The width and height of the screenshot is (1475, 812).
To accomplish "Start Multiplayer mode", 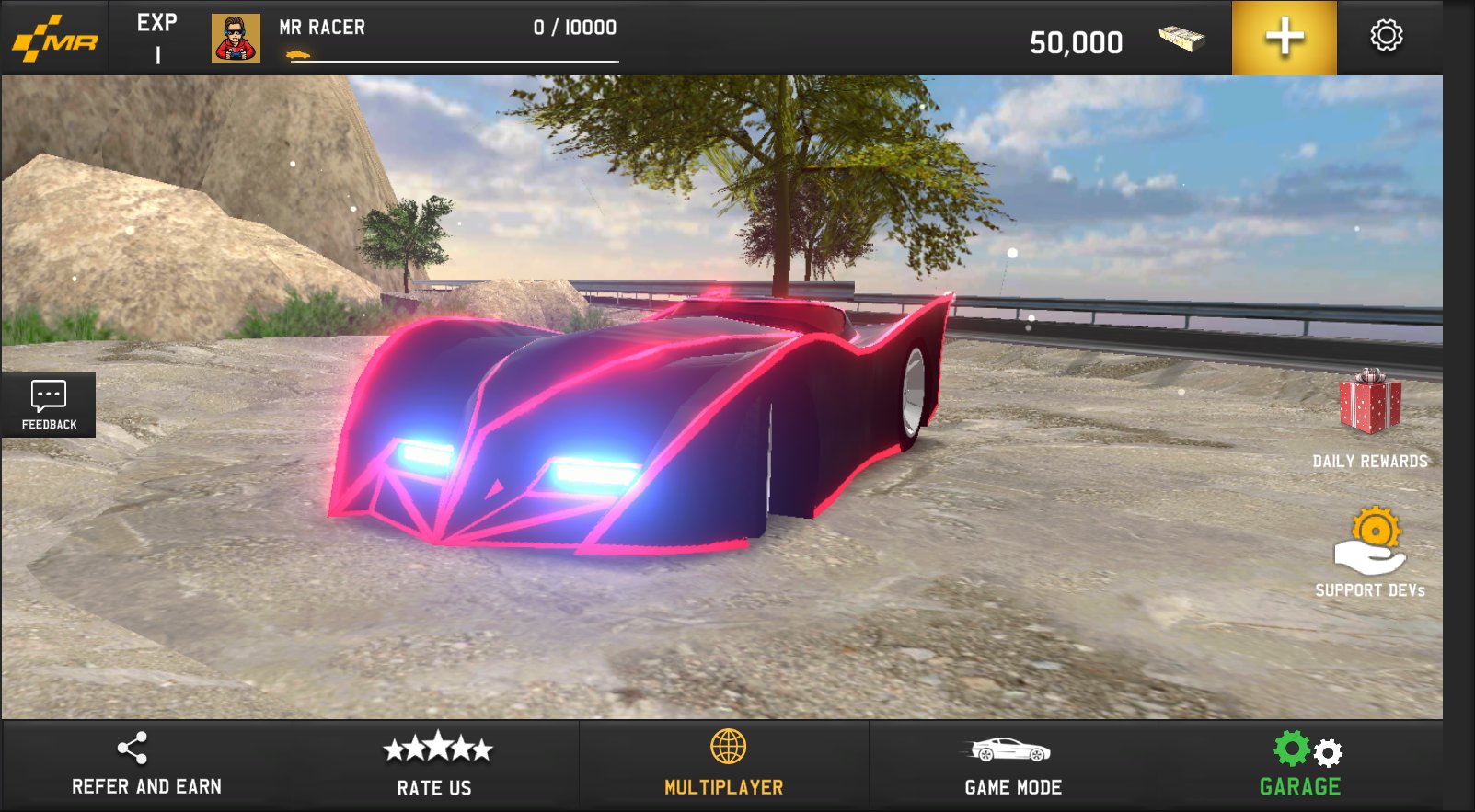I will 724,765.
